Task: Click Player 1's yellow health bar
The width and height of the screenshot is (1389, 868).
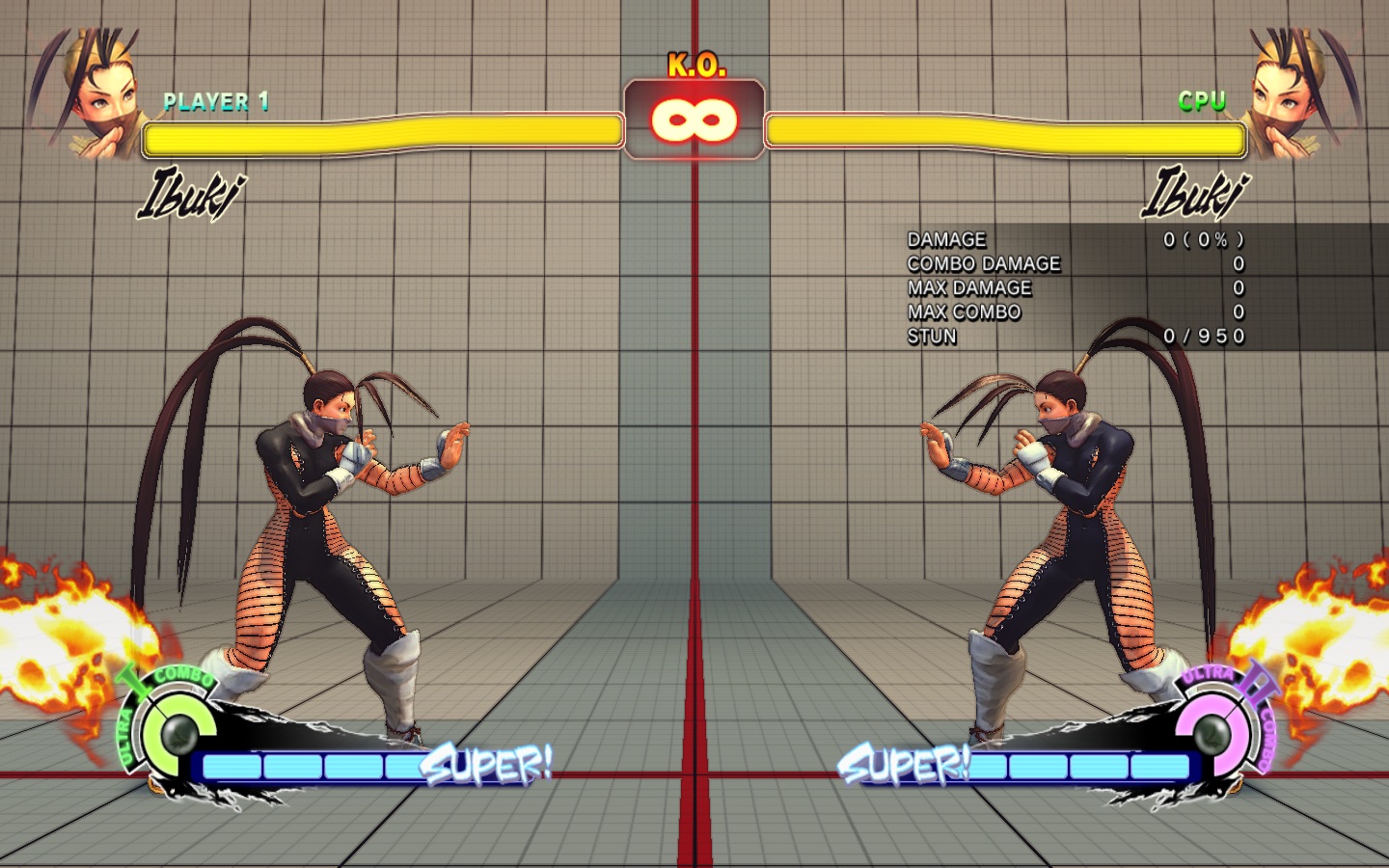Action: click(x=381, y=136)
